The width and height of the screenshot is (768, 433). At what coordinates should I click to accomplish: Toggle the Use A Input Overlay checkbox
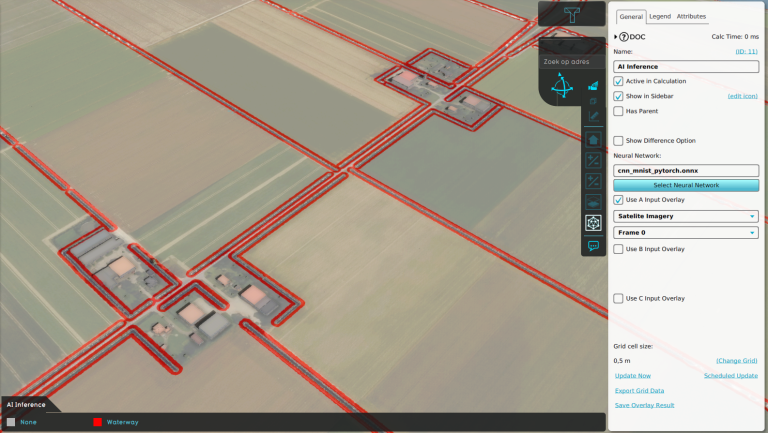pyautogui.click(x=618, y=200)
